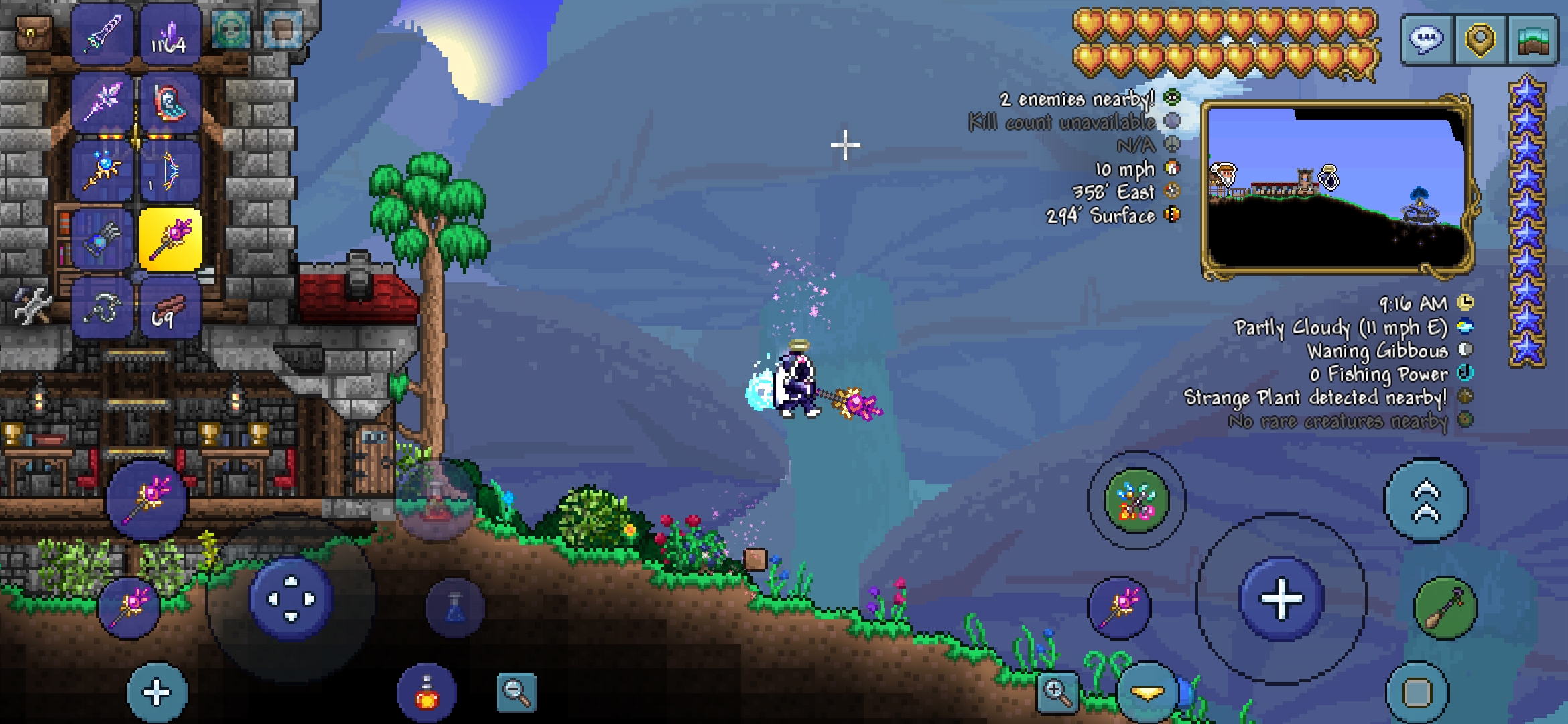Open the inventory backpack
1568x724 pixels.
(x=33, y=34)
